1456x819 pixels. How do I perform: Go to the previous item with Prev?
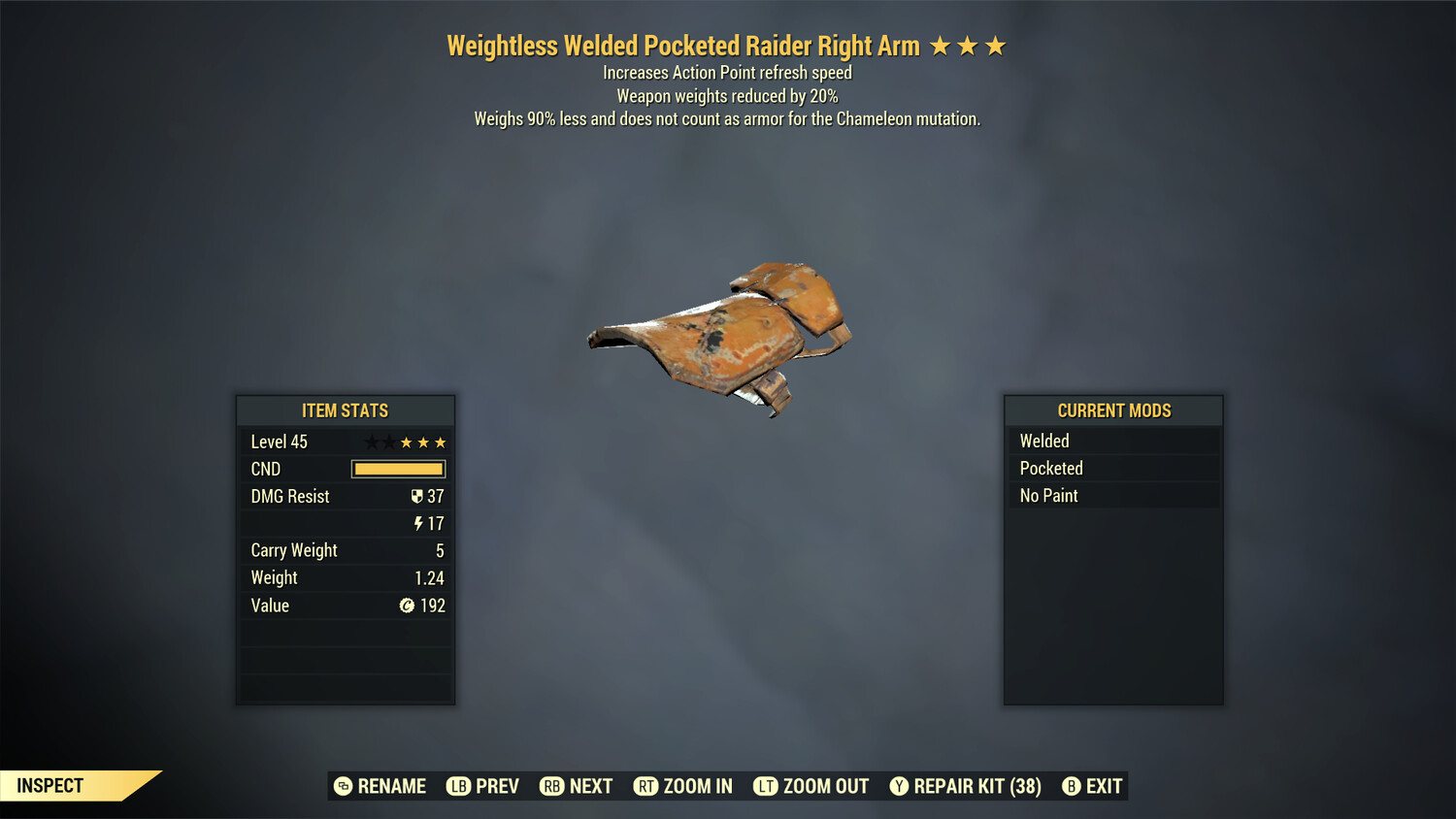click(483, 786)
